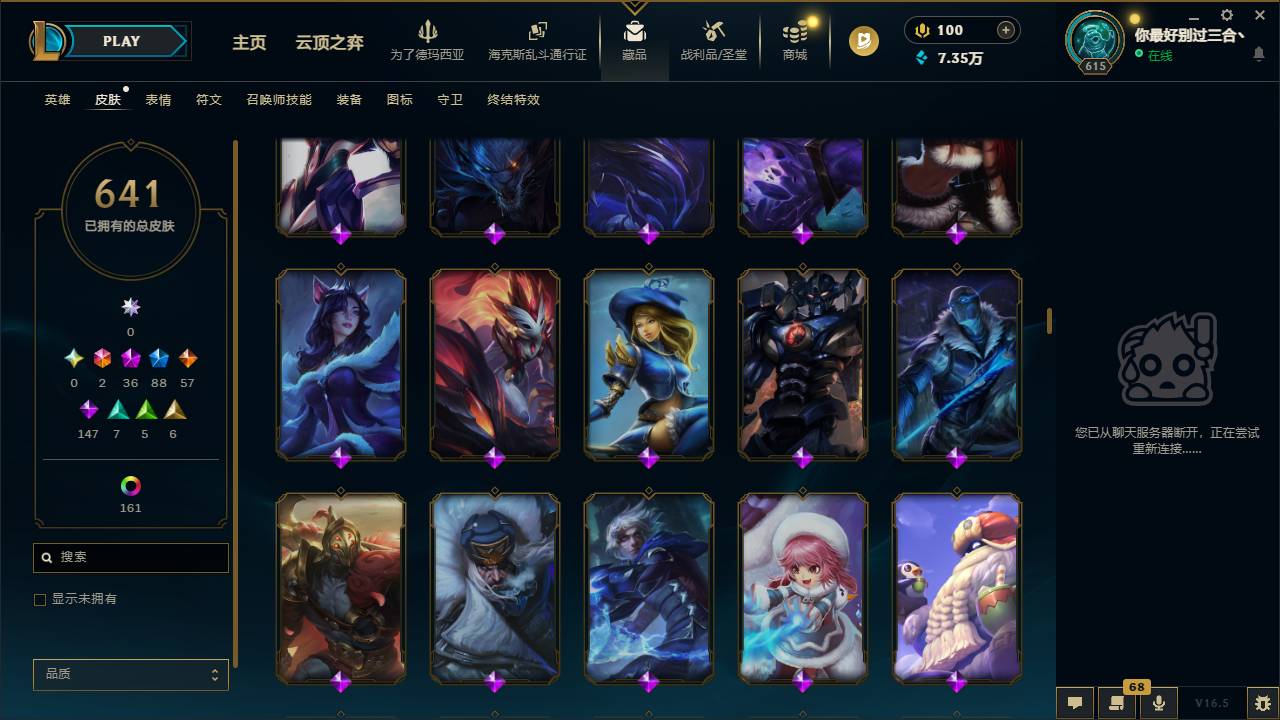Screen dimensions: 1280x720
Task: Click the yellow coin currency icon
Action: 920,30
